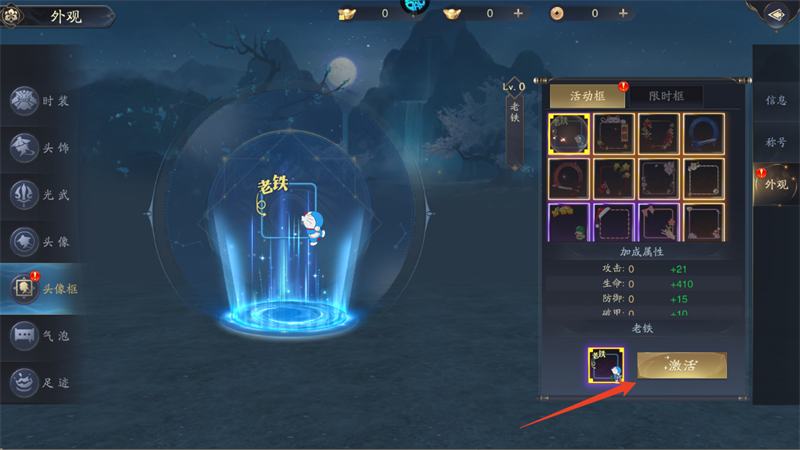The width and height of the screenshot is (800, 450).
Task: Add silver ingots with the plus button
Action: 518,13
